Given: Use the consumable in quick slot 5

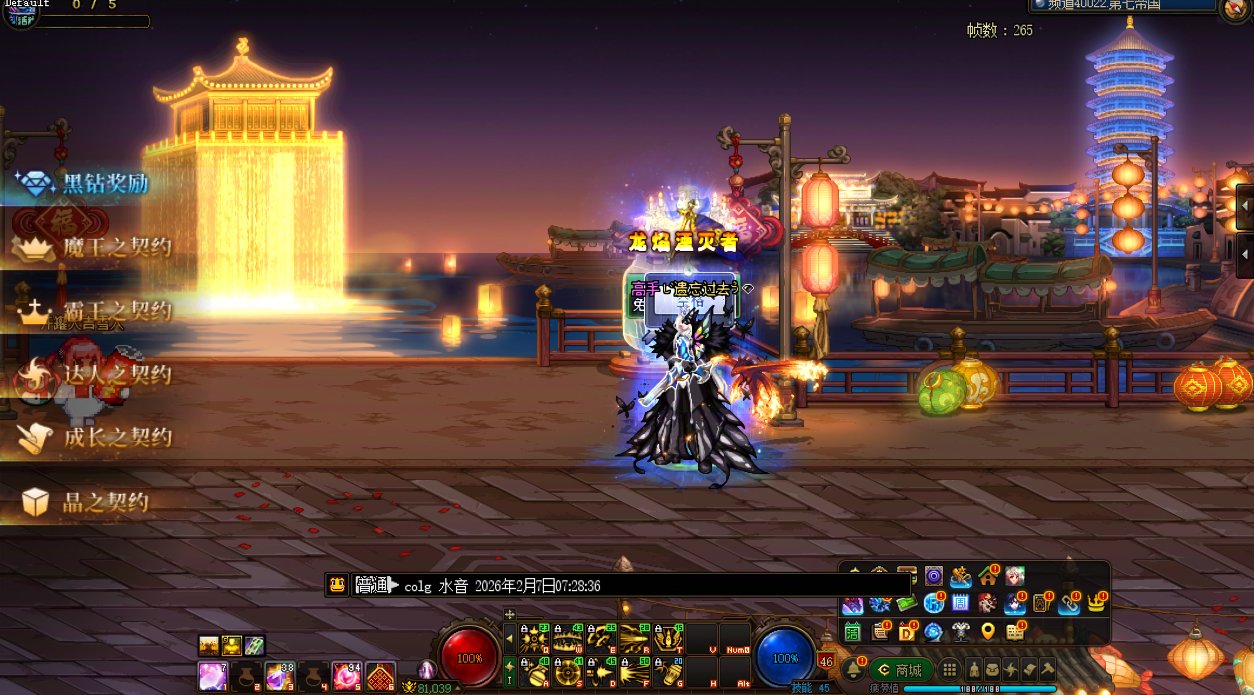Looking at the screenshot, I should [346, 676].
